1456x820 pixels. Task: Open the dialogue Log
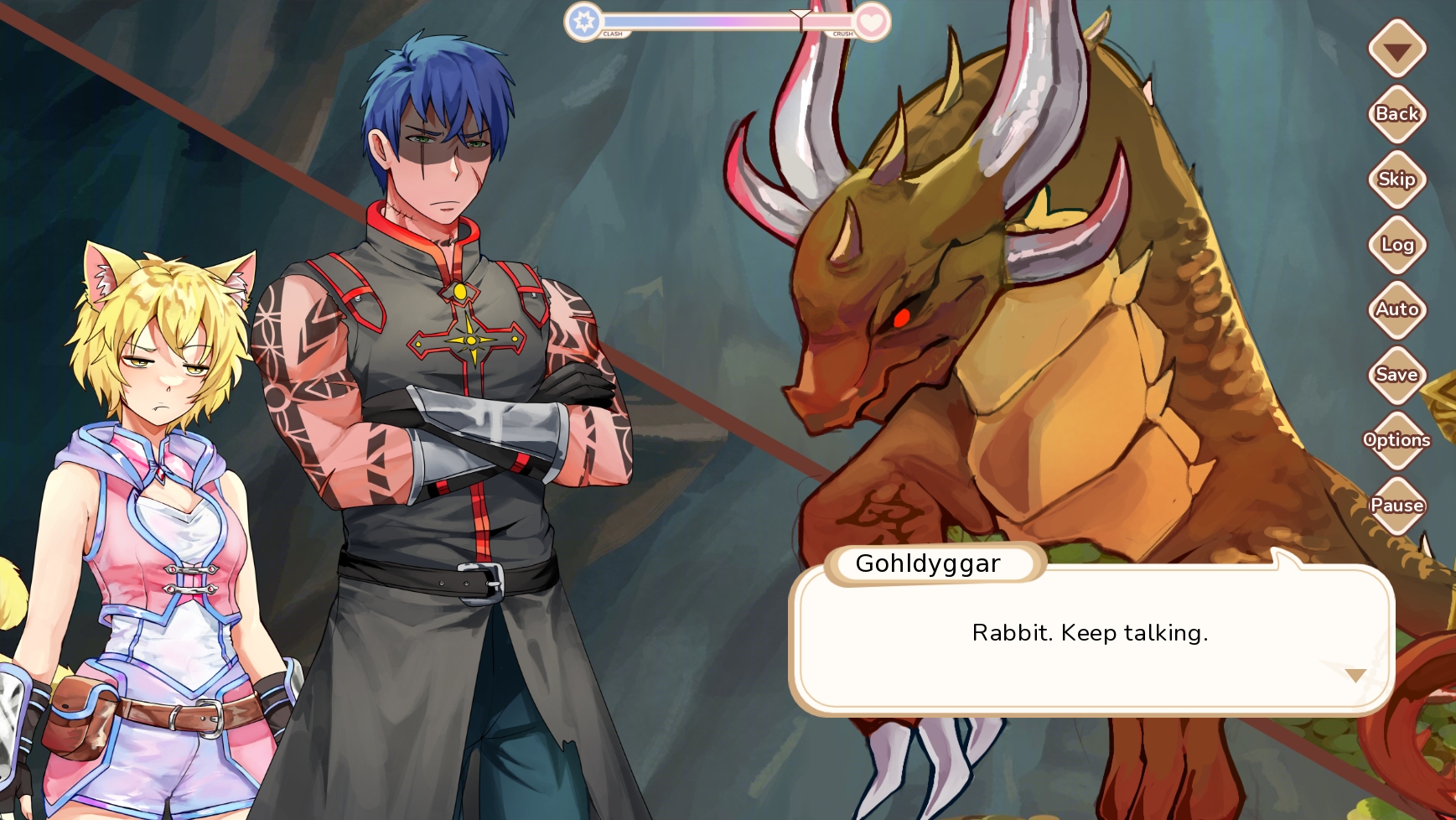click(x=1396, y=245)
